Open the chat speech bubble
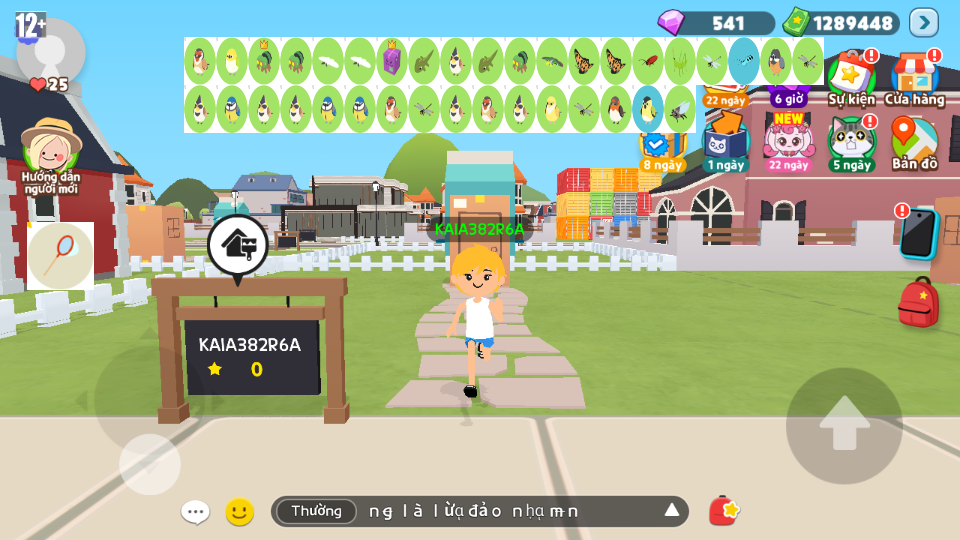 195,512
